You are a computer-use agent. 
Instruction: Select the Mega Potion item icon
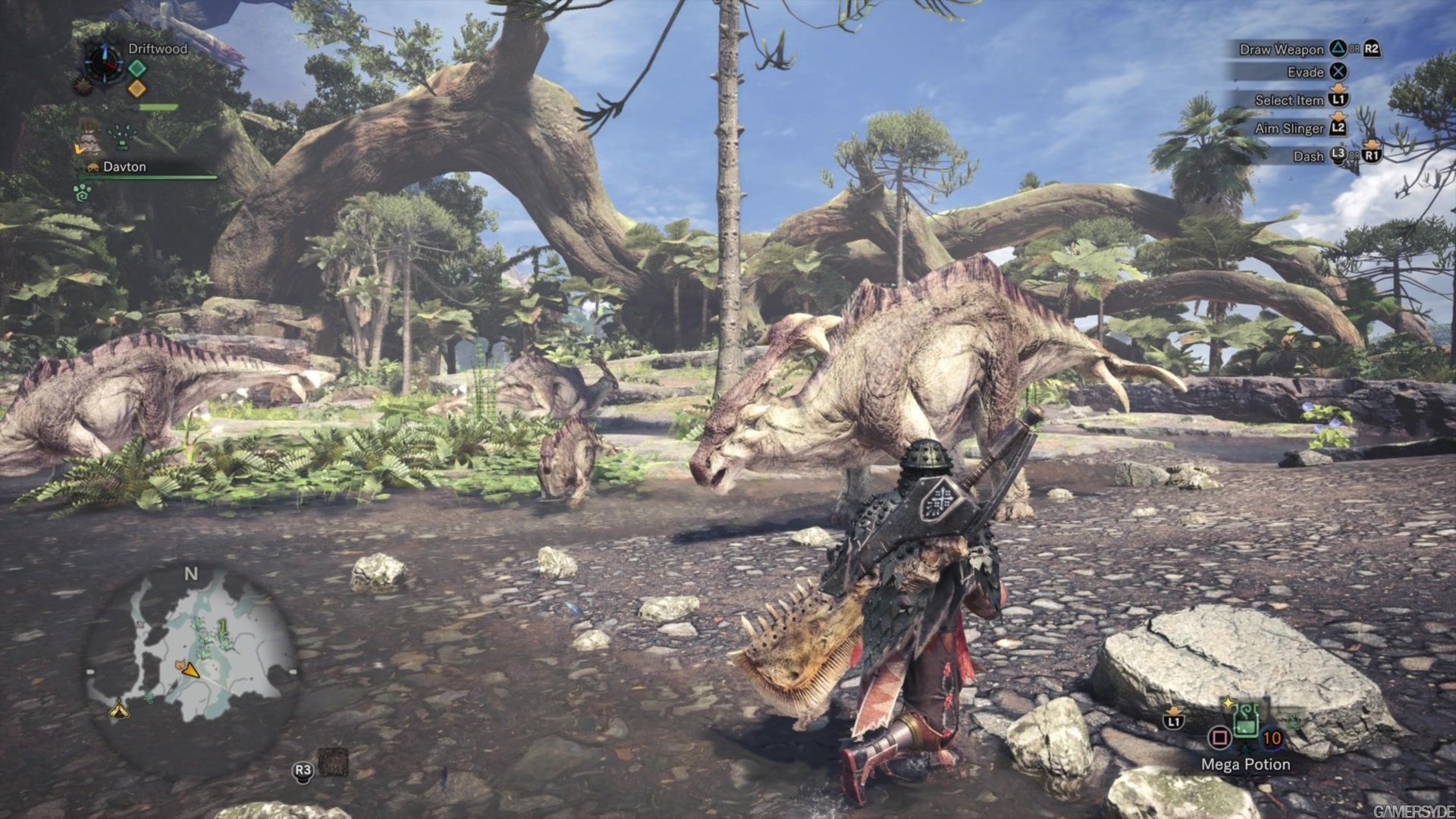click(x=1245, y=720)
